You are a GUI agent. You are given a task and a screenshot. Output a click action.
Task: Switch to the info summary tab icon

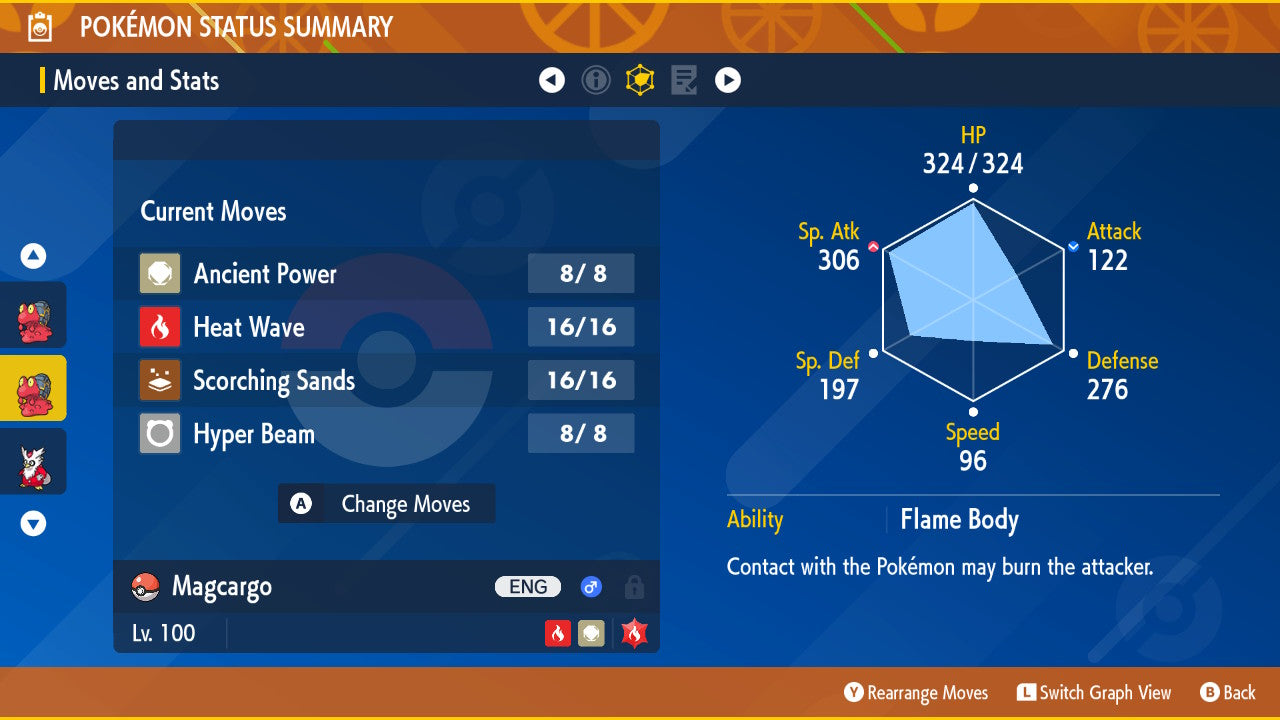pos(596,80)
